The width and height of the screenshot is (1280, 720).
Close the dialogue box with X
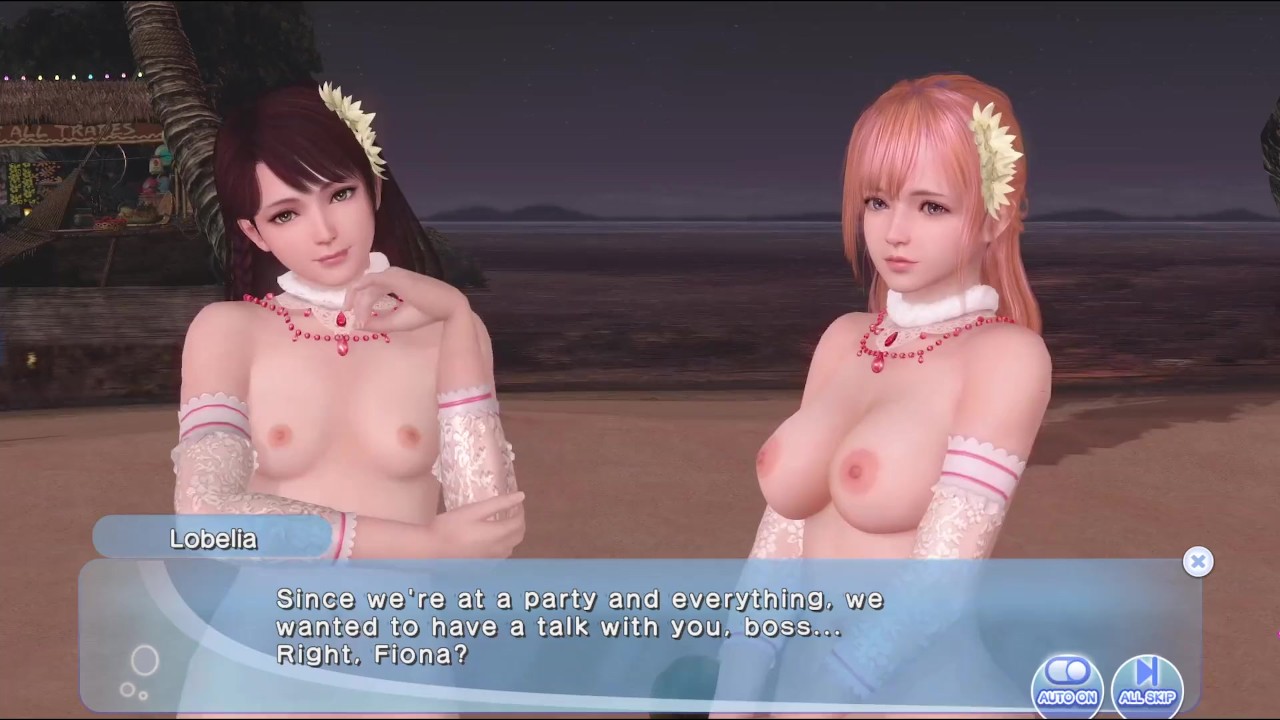[1197, 562]
